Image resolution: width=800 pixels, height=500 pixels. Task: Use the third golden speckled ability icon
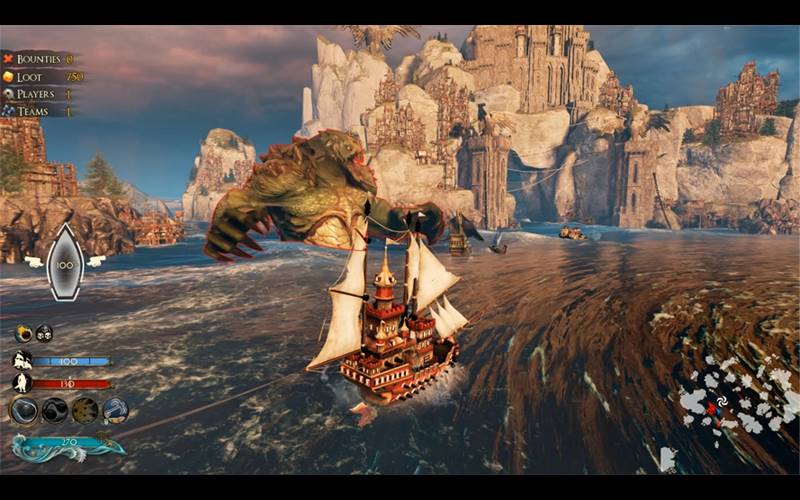[85, 410]
